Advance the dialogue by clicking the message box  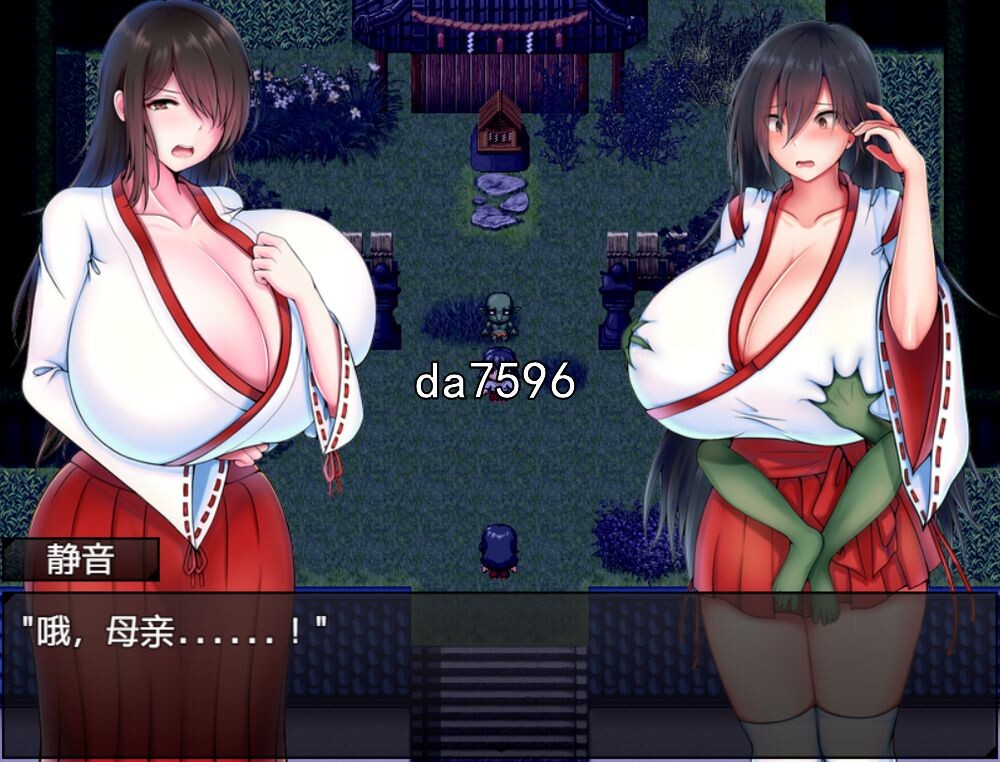(499, 672)
